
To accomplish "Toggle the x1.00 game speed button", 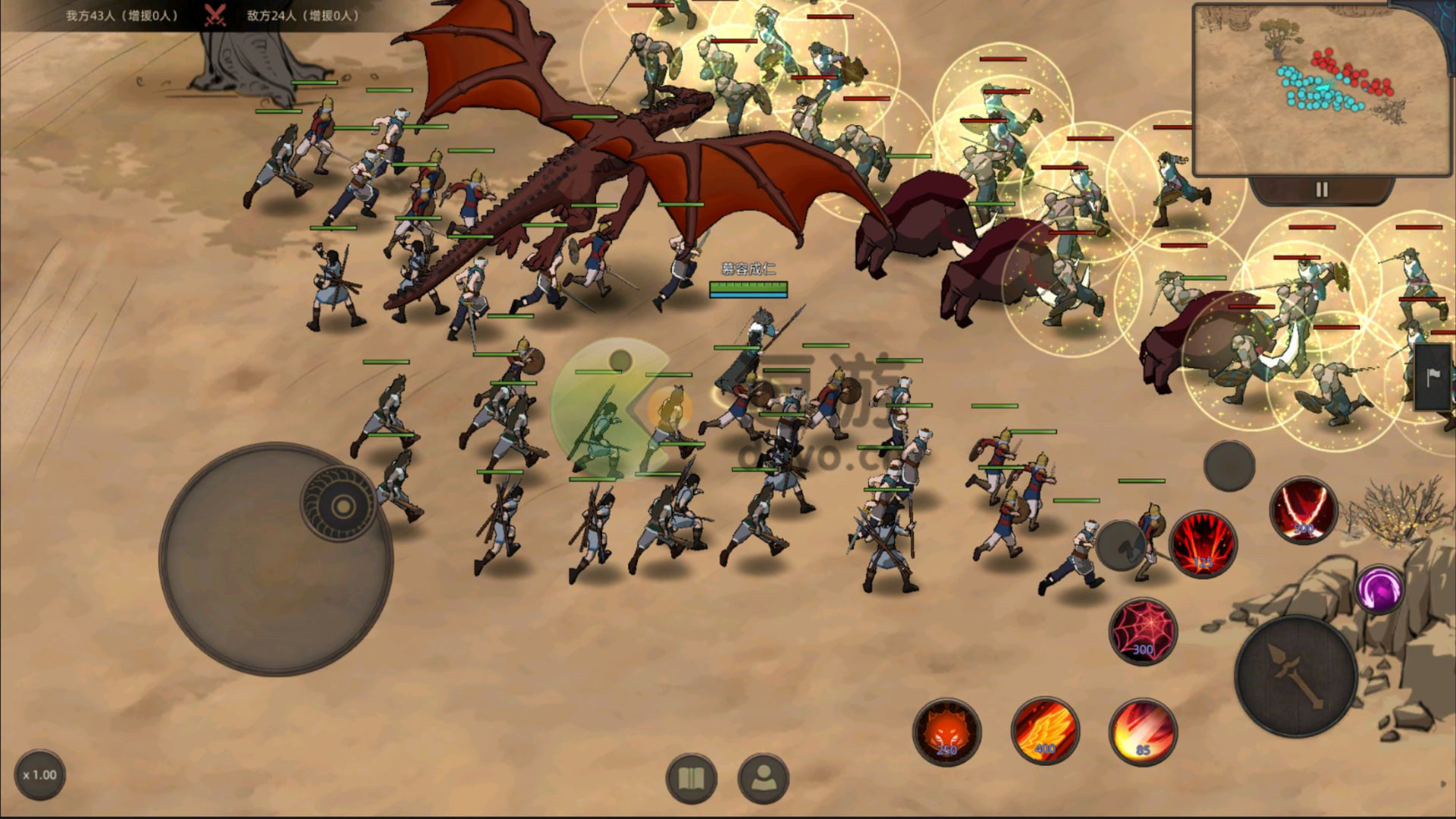I will (39, 775).
